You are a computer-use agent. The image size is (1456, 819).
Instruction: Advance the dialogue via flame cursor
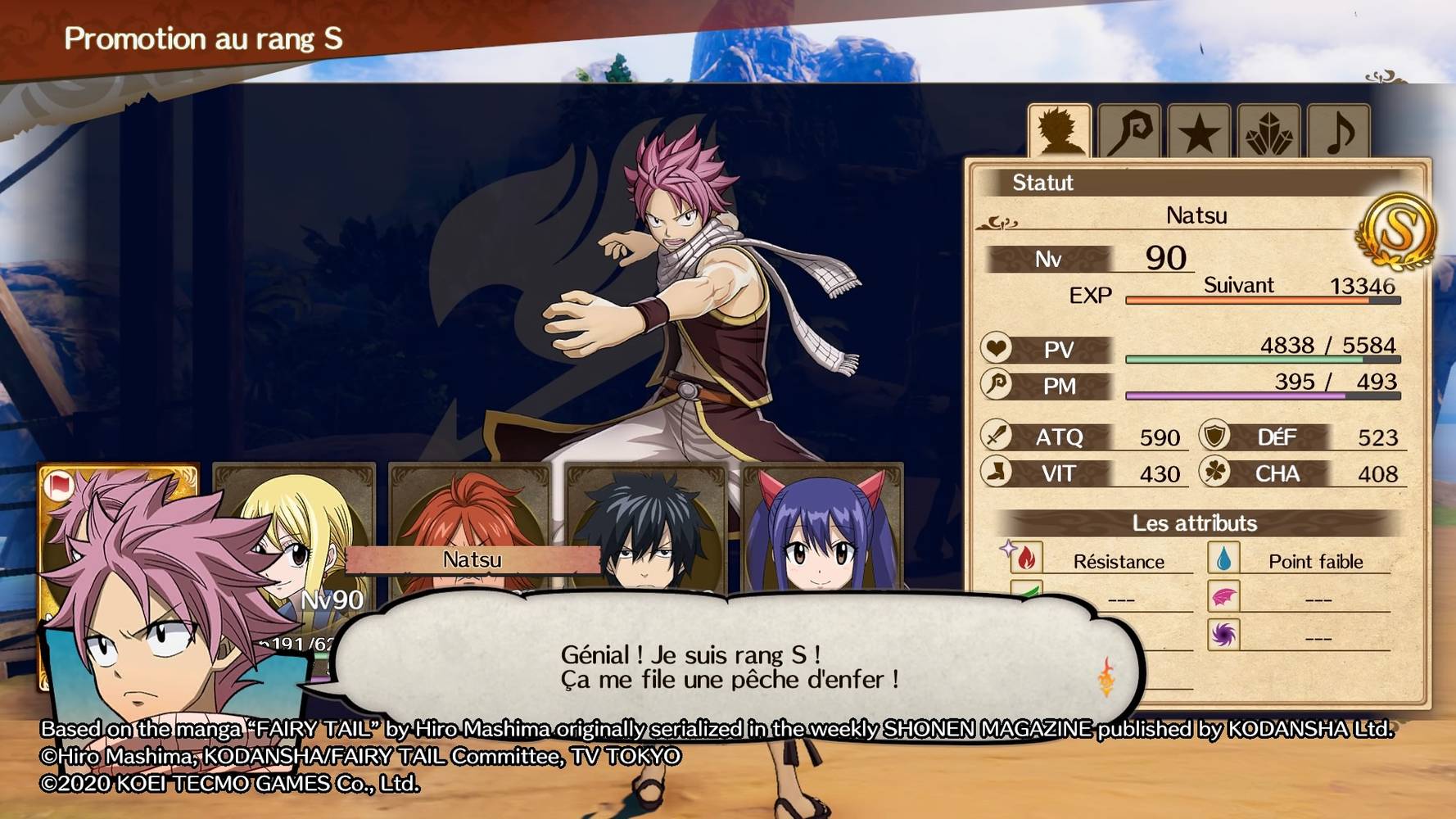(x=1106, y=676)
